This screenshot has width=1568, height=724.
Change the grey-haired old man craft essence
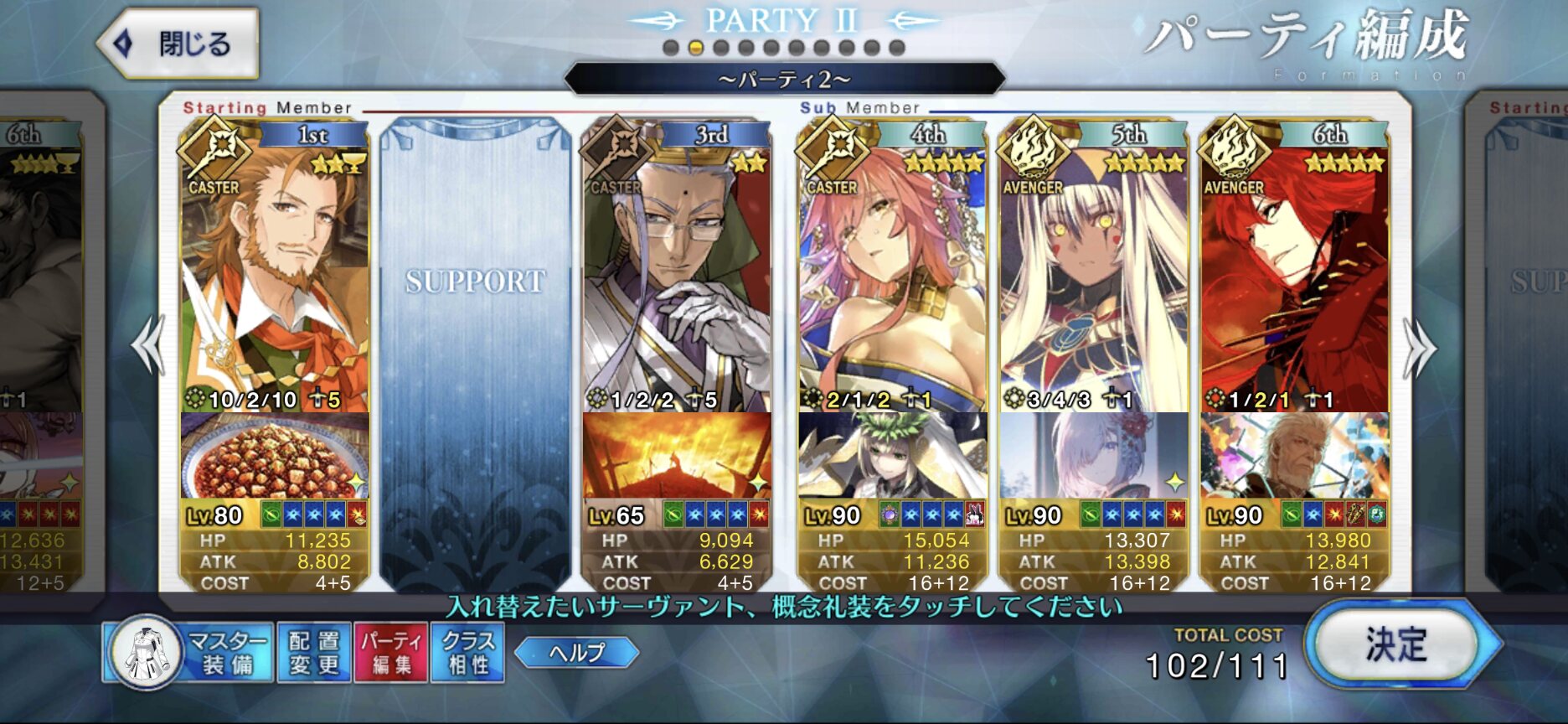[1294, 456]
